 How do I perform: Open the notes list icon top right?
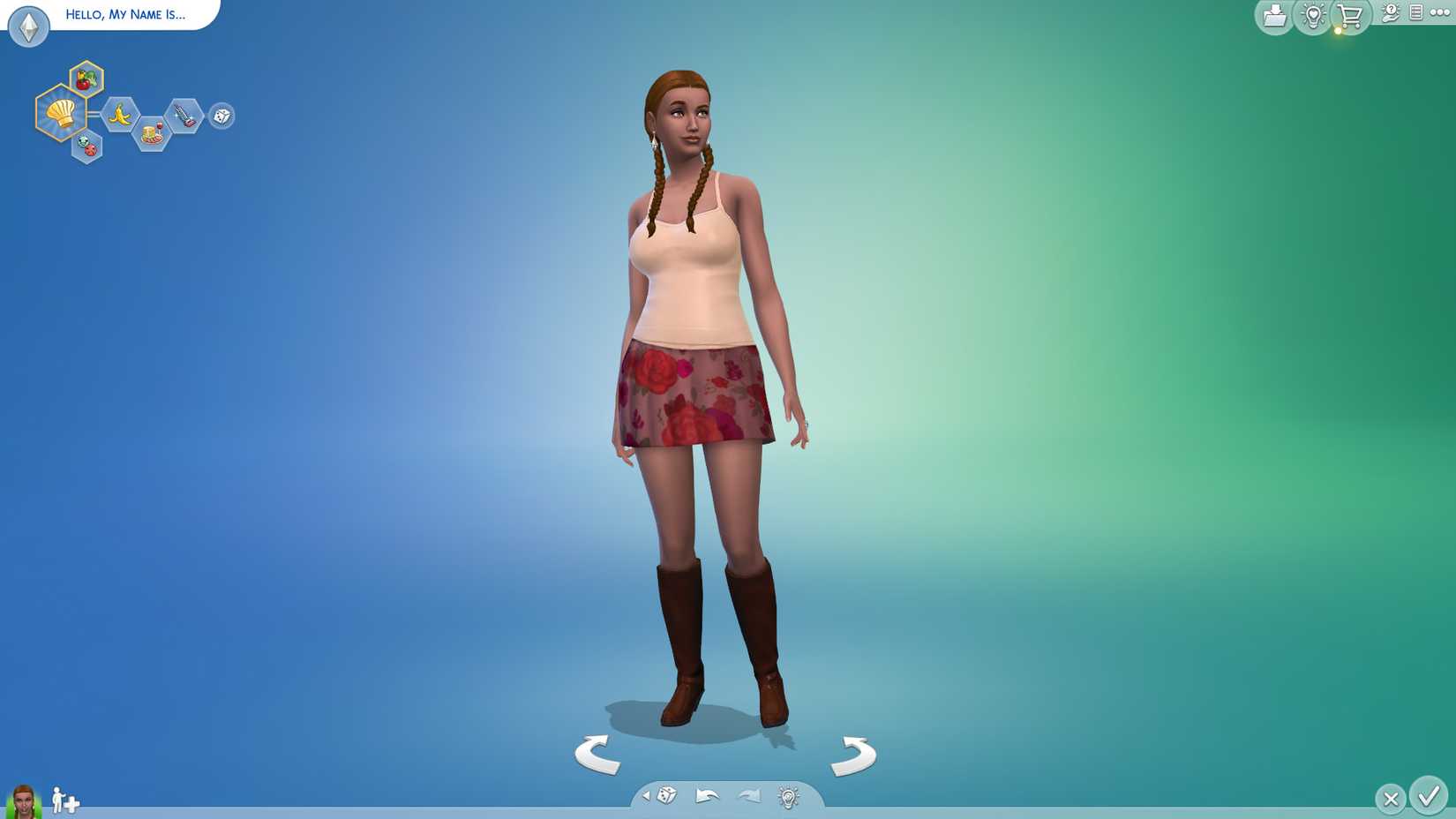pyautogui.click(x=1417, y=14)
